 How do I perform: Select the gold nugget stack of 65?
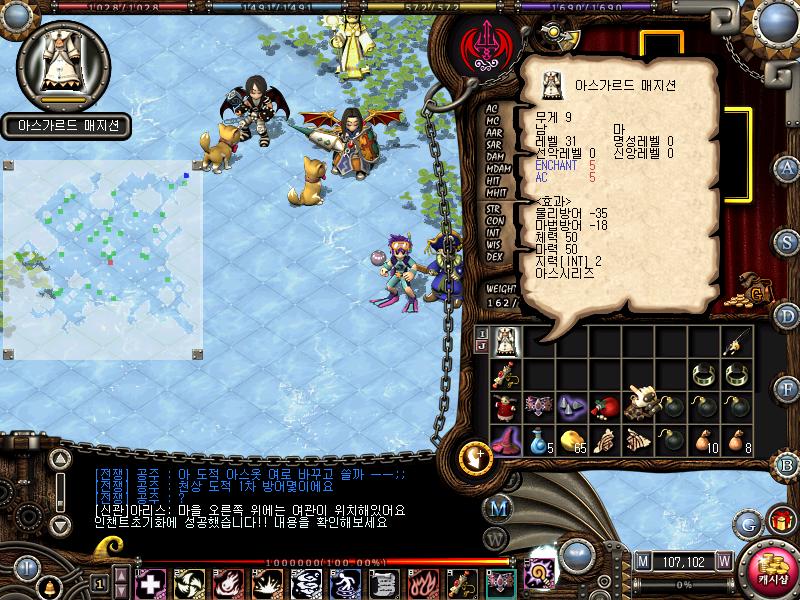572,440
